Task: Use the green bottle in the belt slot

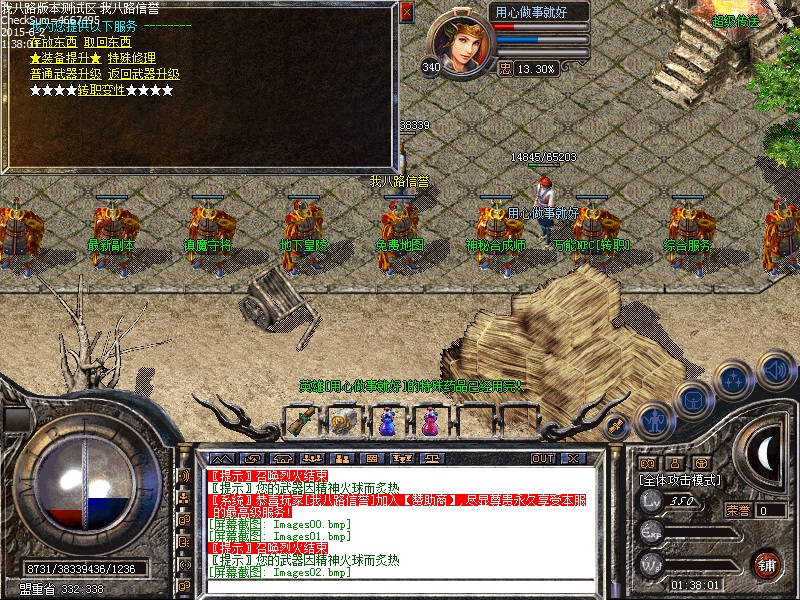Action: click(x=301, y=422)
